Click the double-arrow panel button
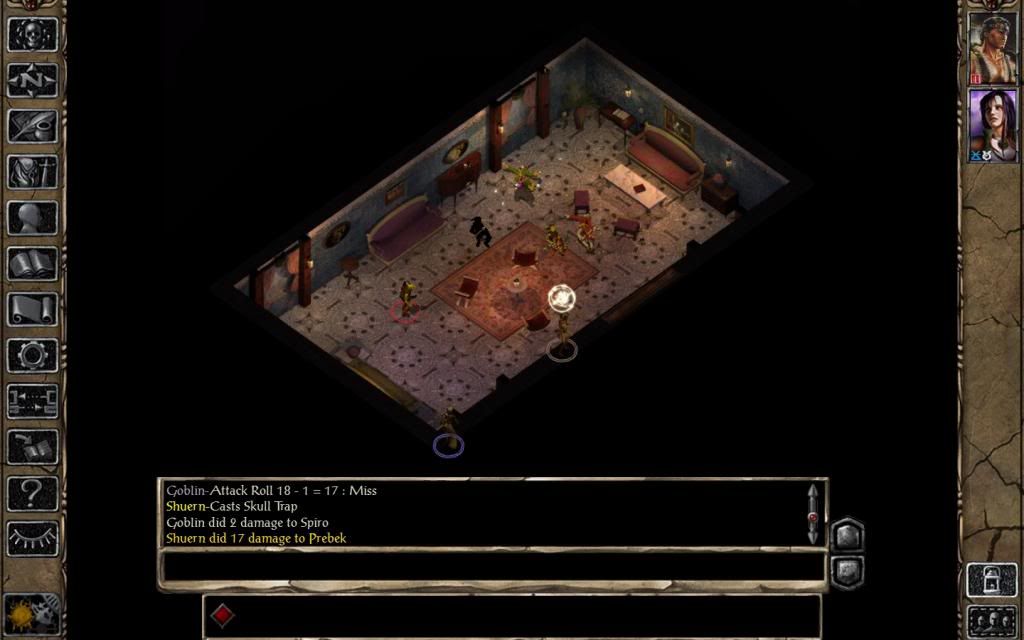Viewport: 1024px width, 640px height. click(33, 401)
